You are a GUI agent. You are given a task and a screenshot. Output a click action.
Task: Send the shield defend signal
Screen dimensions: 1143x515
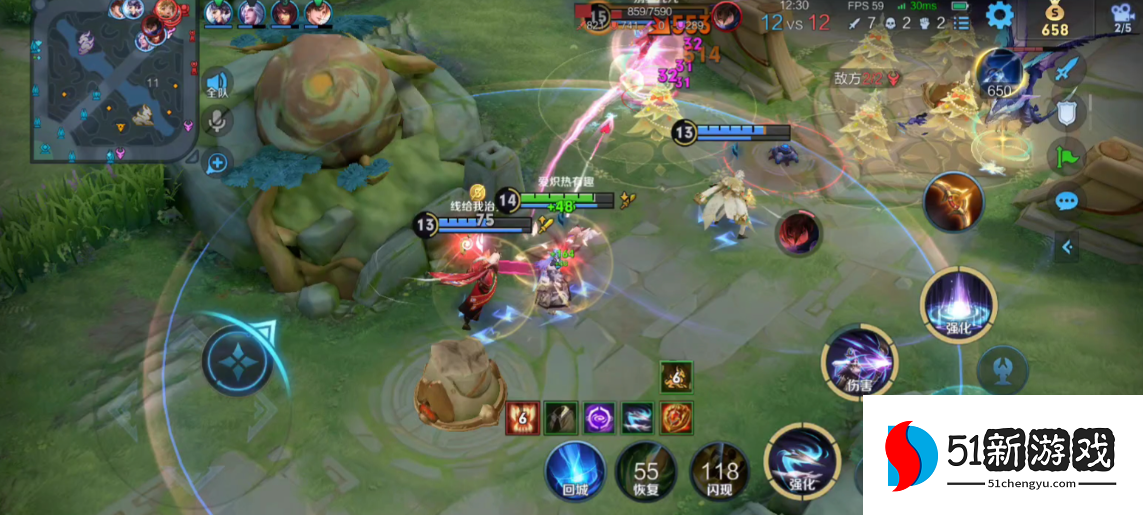(1067, 112)
